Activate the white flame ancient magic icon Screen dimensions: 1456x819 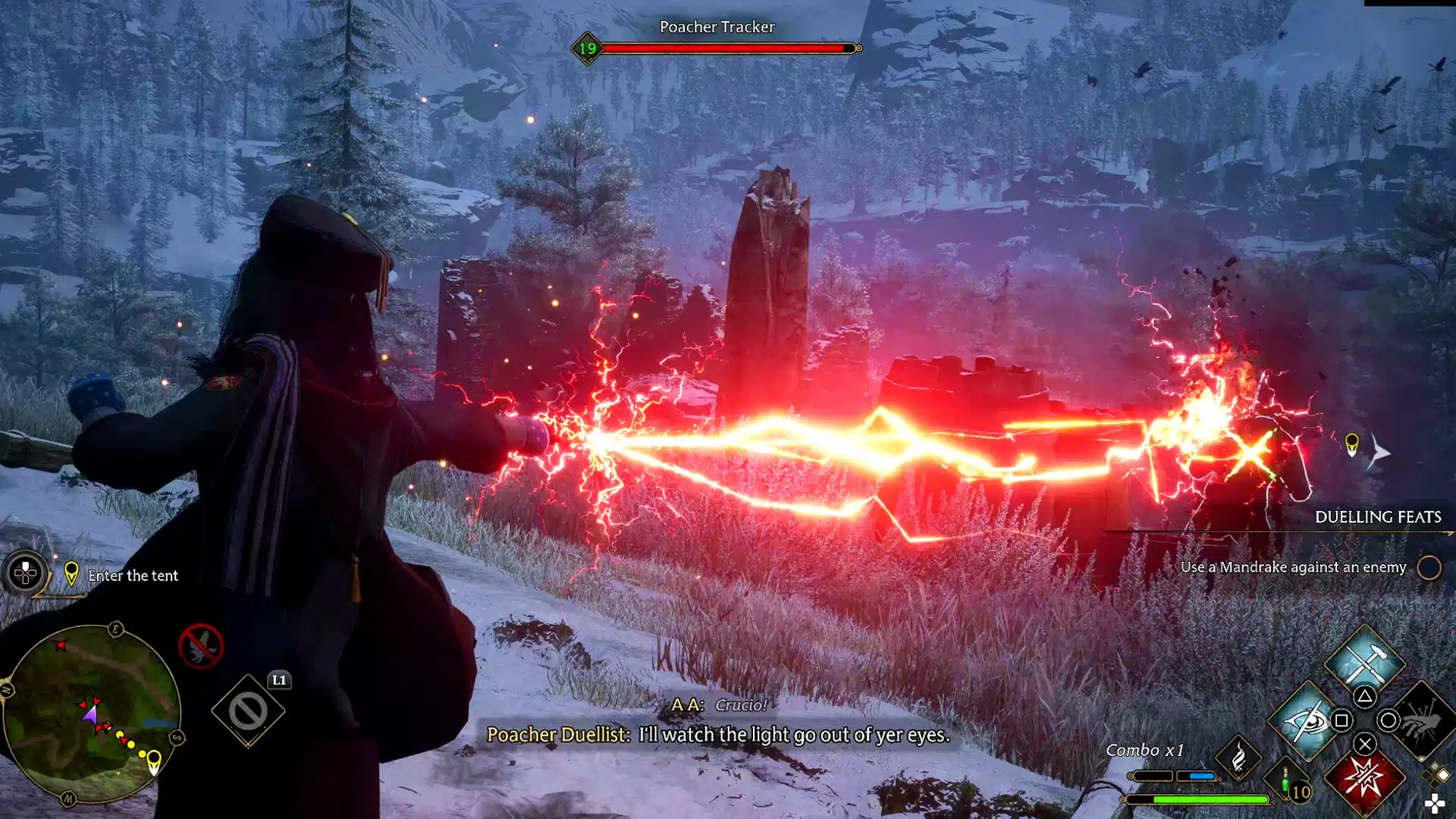(x=1238, y=758)
